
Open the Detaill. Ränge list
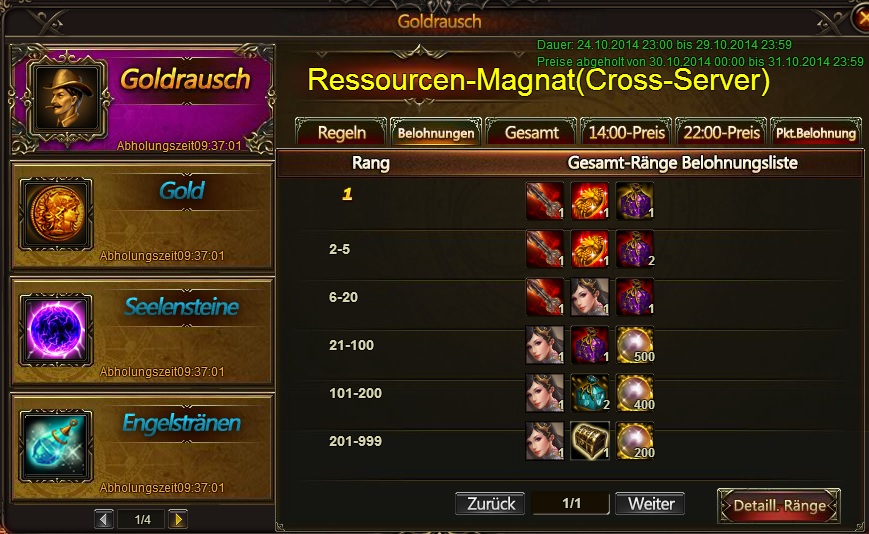tap(779, 505)
